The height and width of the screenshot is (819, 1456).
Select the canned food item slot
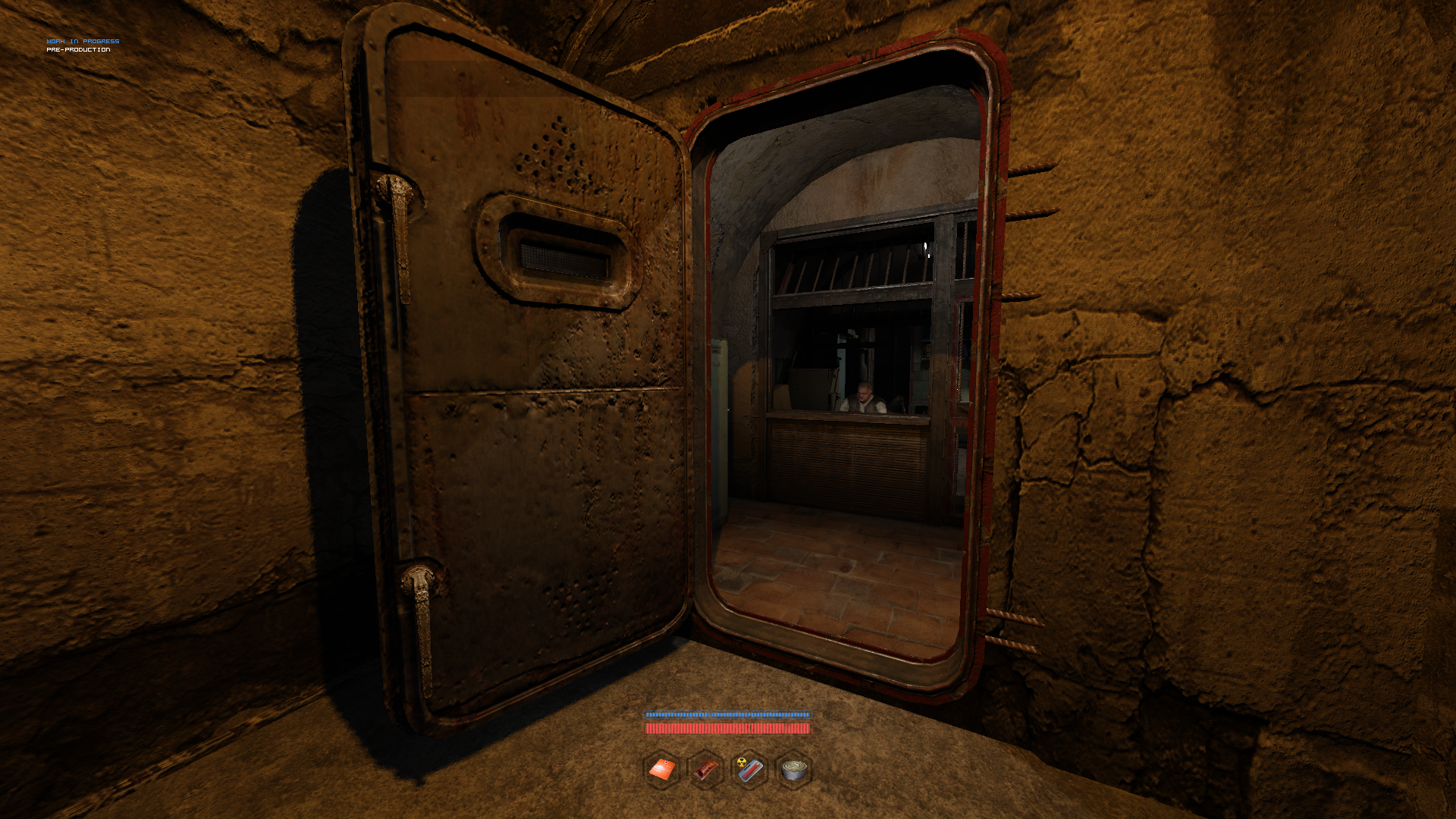793,770
